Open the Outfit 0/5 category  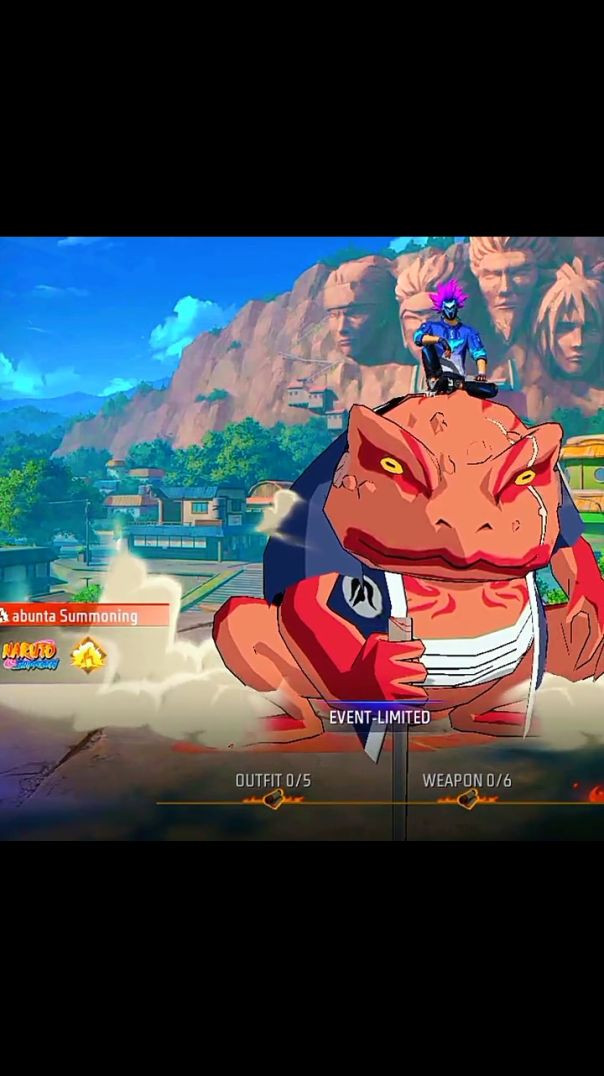272,781
